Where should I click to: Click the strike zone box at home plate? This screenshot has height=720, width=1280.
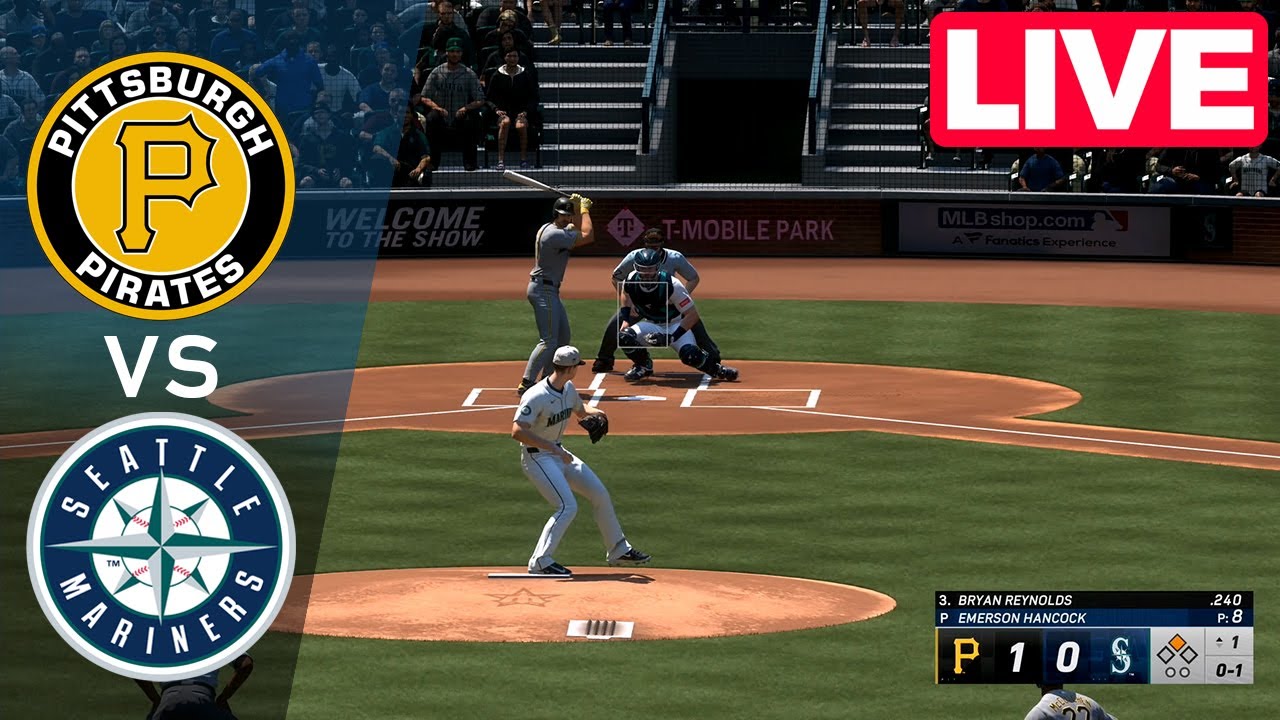[x=644, y=314]
